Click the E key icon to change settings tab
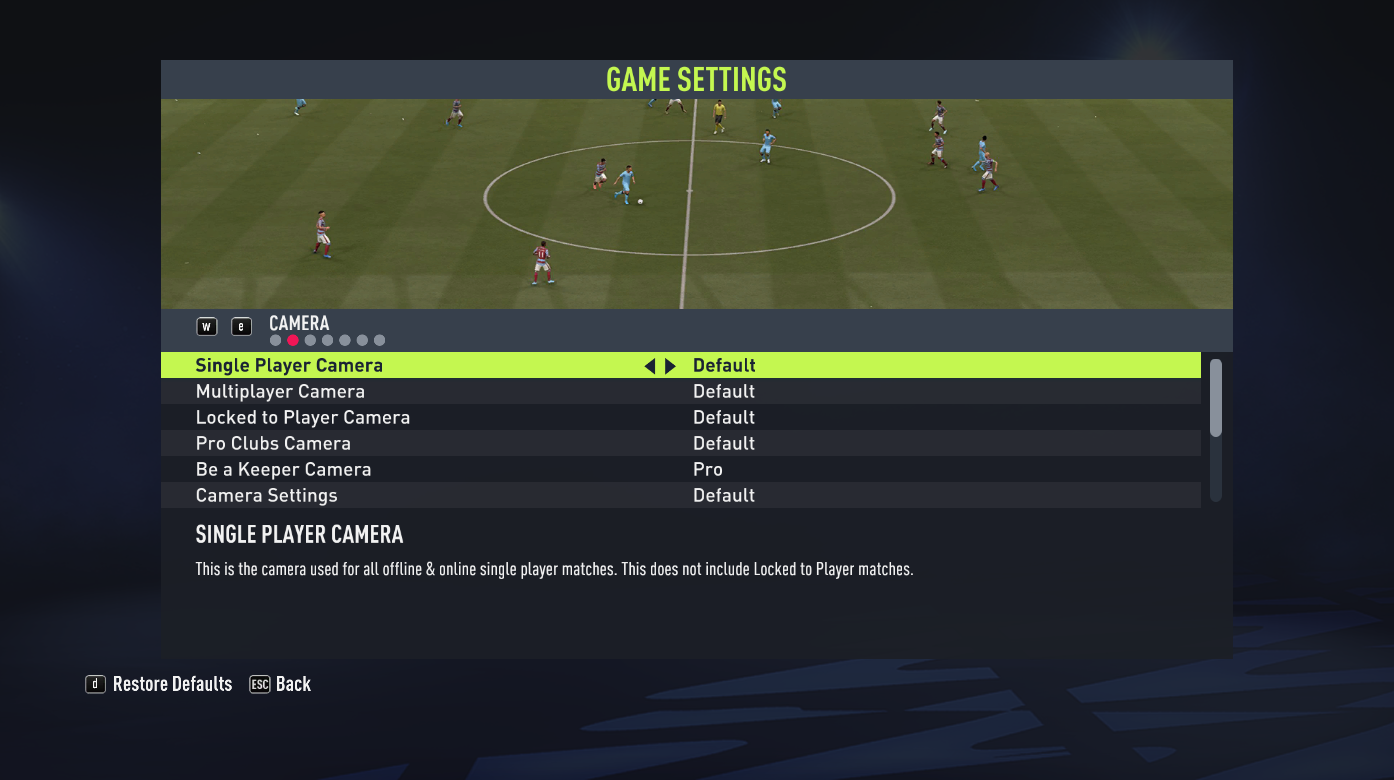 click(241, 326)
